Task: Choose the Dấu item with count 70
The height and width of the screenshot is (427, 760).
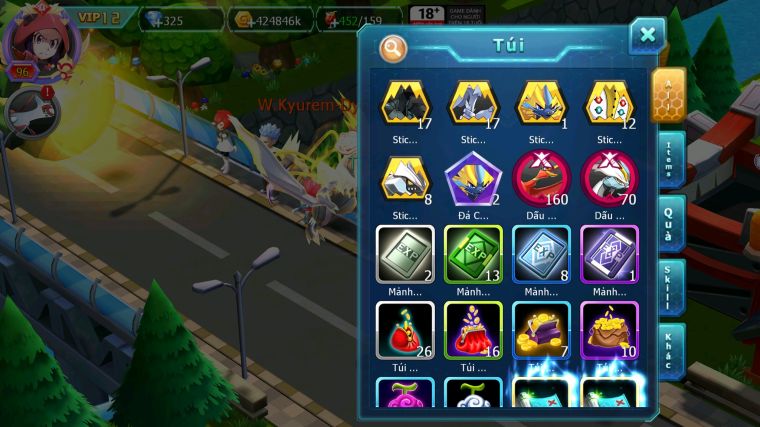Action: [609, 180]
